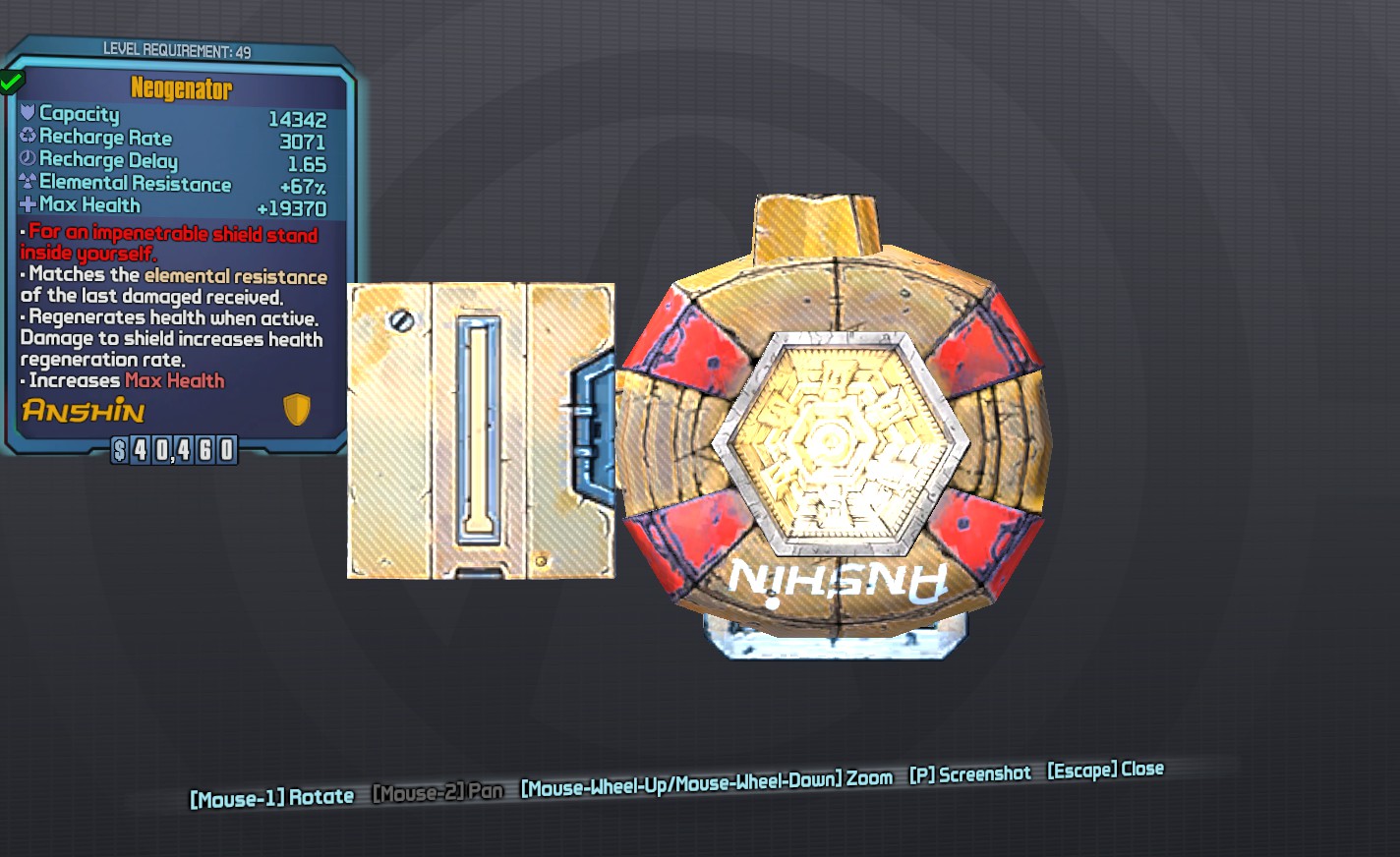Viewport: 1400px width, 857px height.
Task: Toggle the equipped-item checkmark indicator
Action: tap(11, 82)
